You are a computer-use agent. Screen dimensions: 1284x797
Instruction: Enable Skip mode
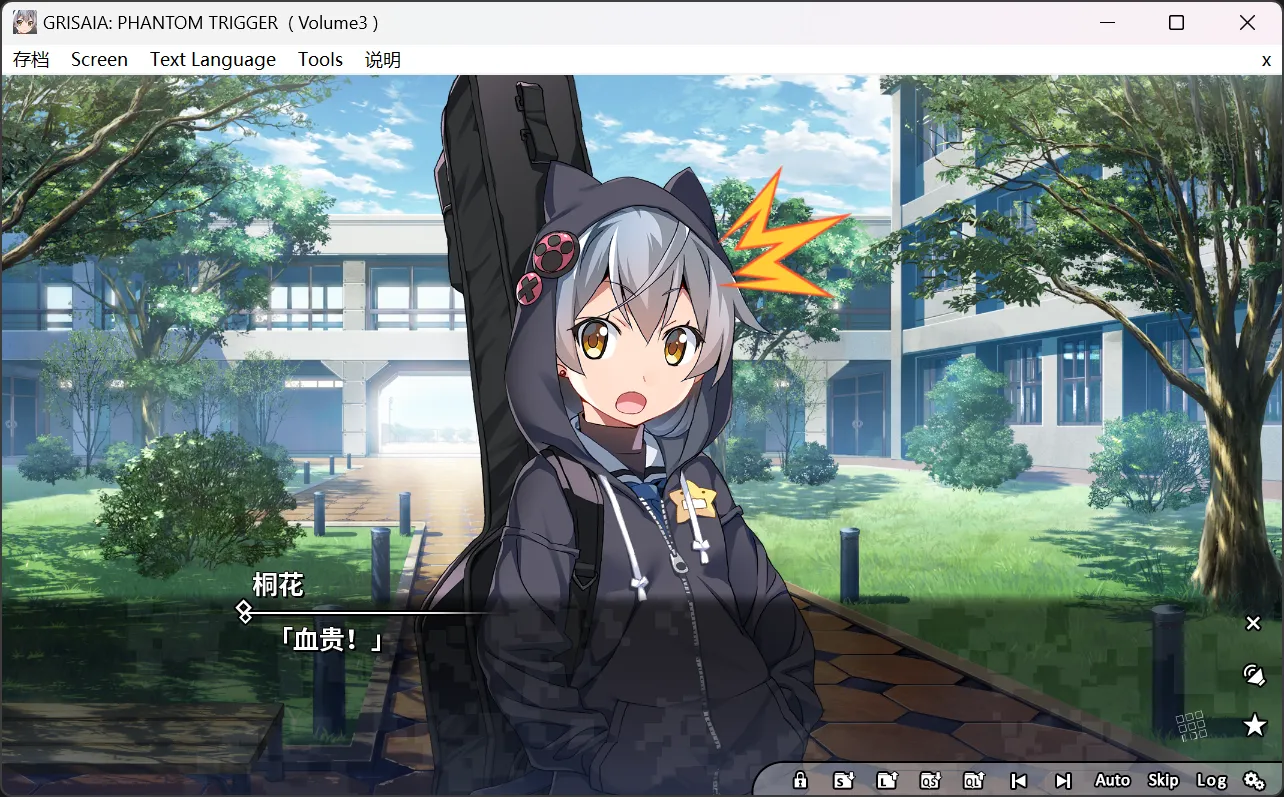click(x=1162, y=780)
